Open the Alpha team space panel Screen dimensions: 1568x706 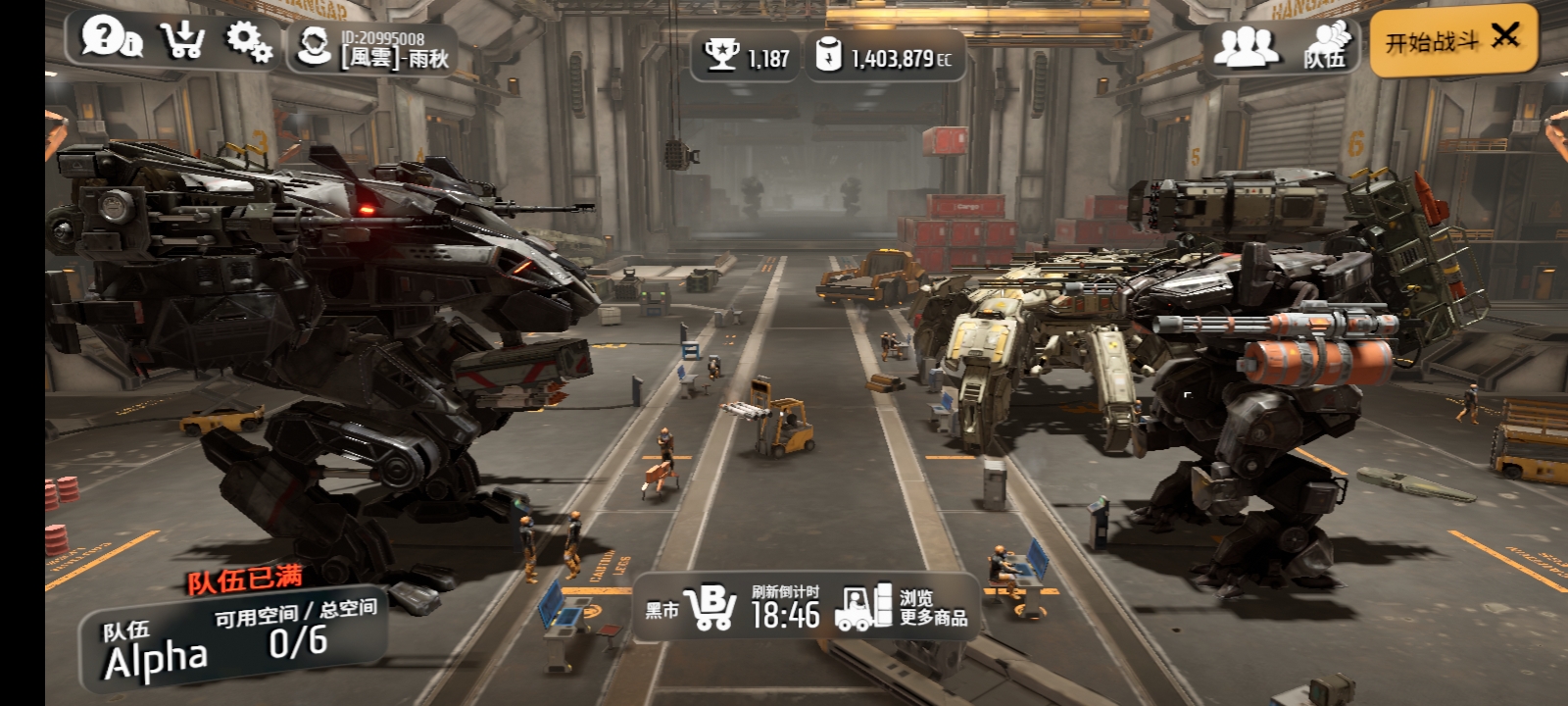pyautogui.click(x=233, y=642)
